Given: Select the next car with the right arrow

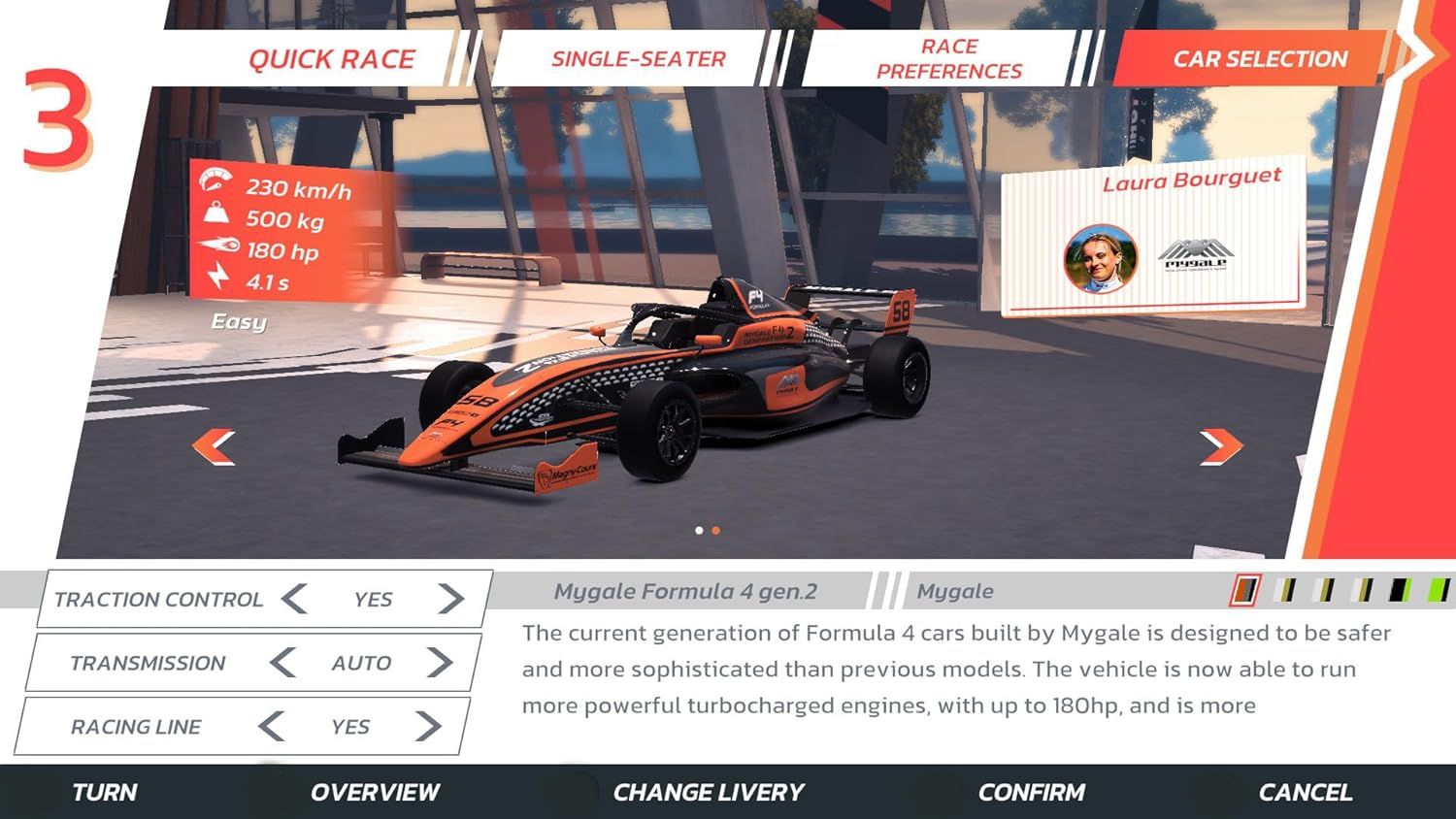Looking at the screenshot, I should (1221, 446).
